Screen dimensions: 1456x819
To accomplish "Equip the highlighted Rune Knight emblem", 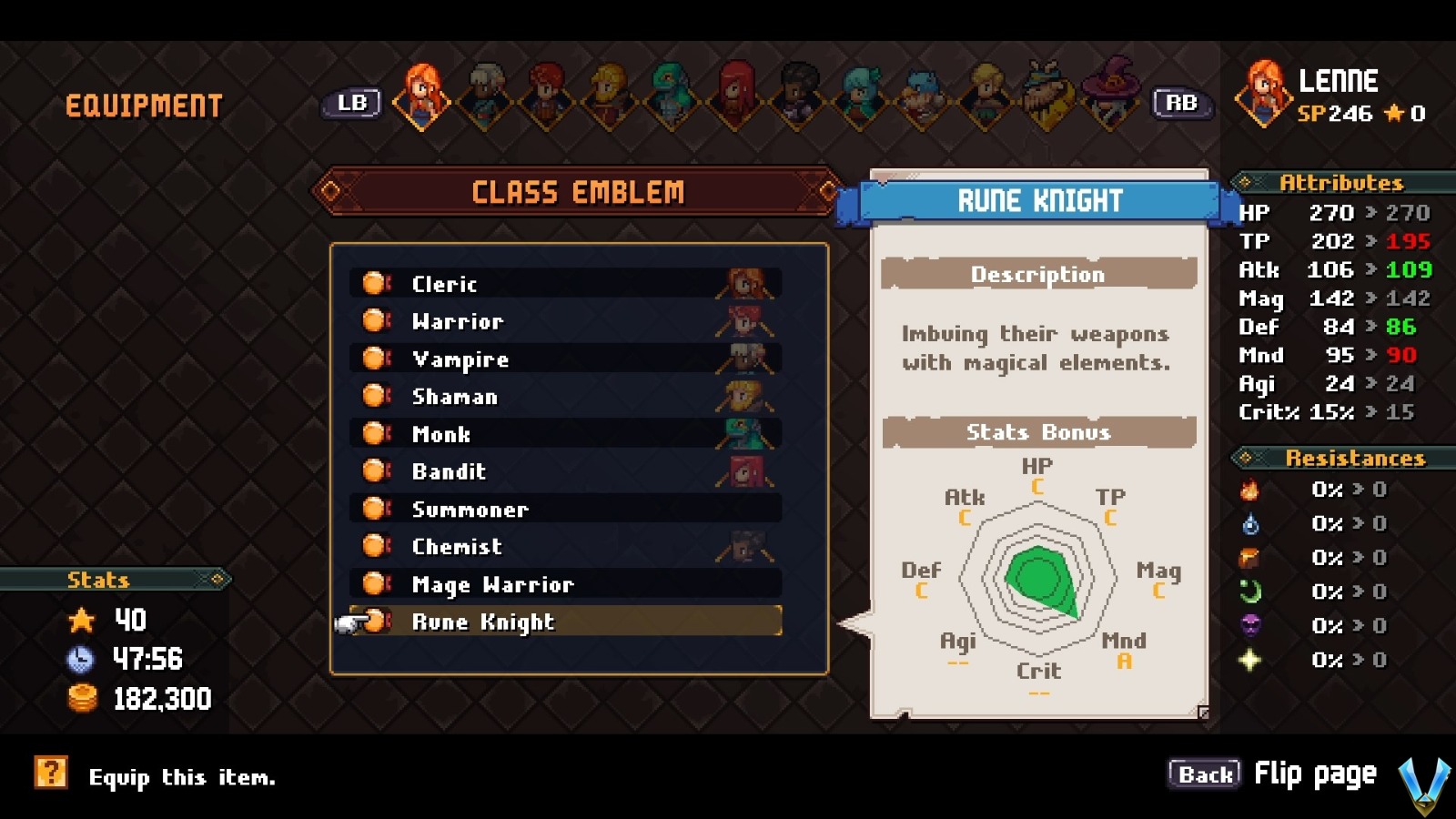I will [564, 622].
